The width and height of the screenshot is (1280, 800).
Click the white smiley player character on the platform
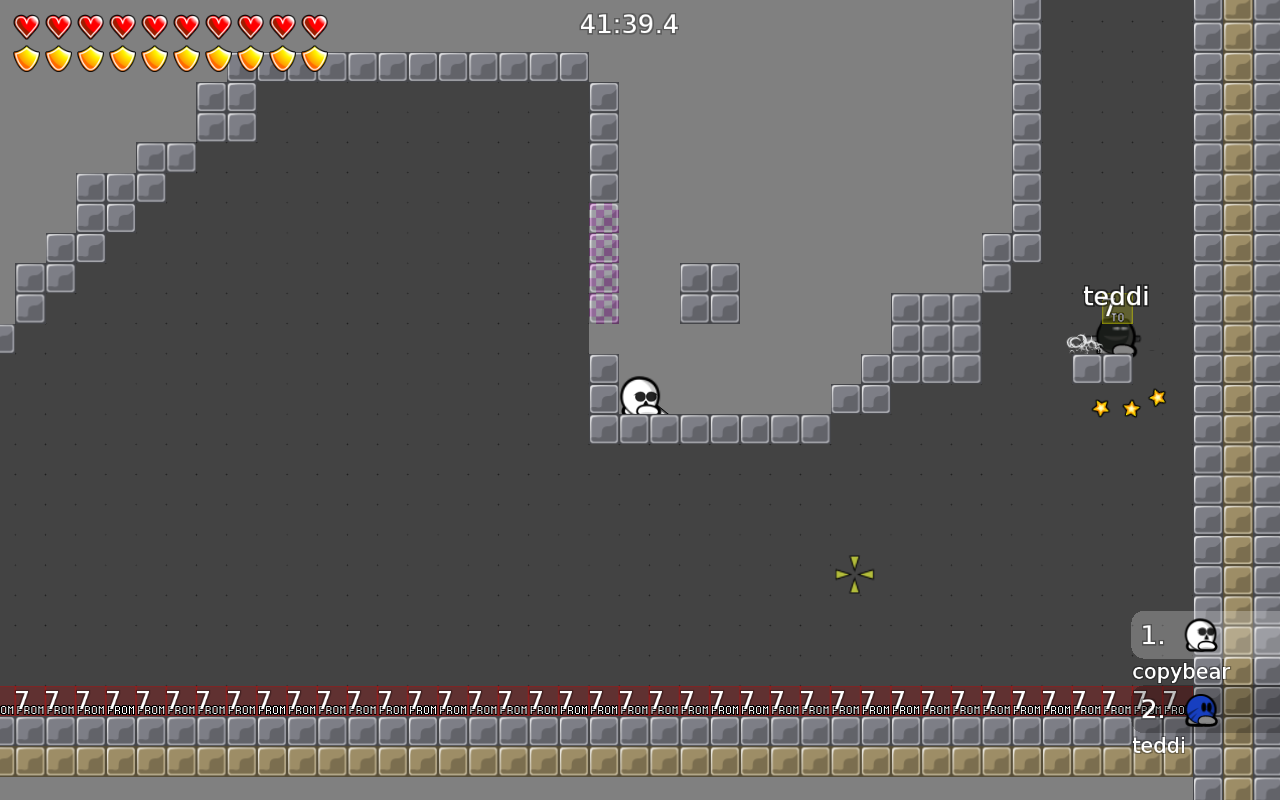pyautogui.click(x=640, y=397)
